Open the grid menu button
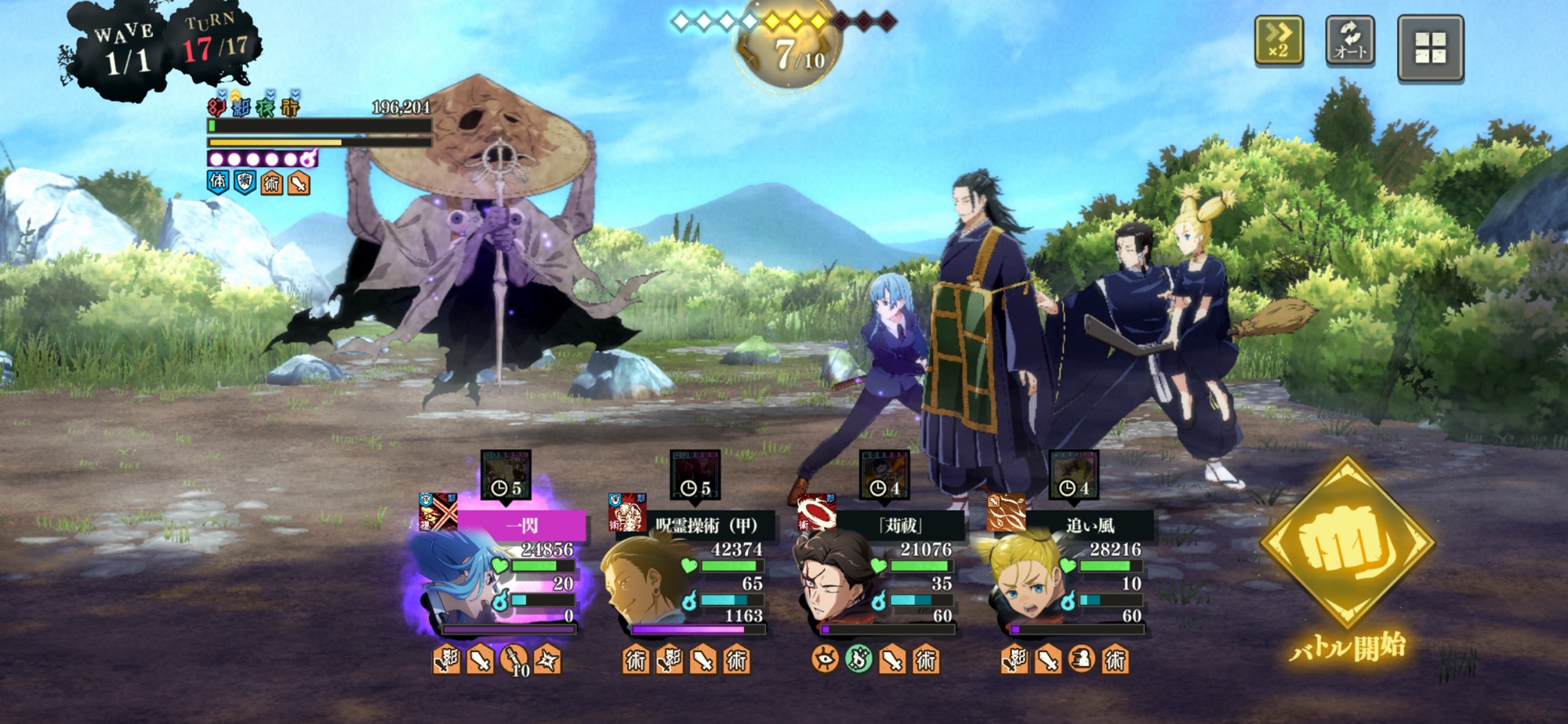This screenshot has width=1568, height=724. 1430,47
